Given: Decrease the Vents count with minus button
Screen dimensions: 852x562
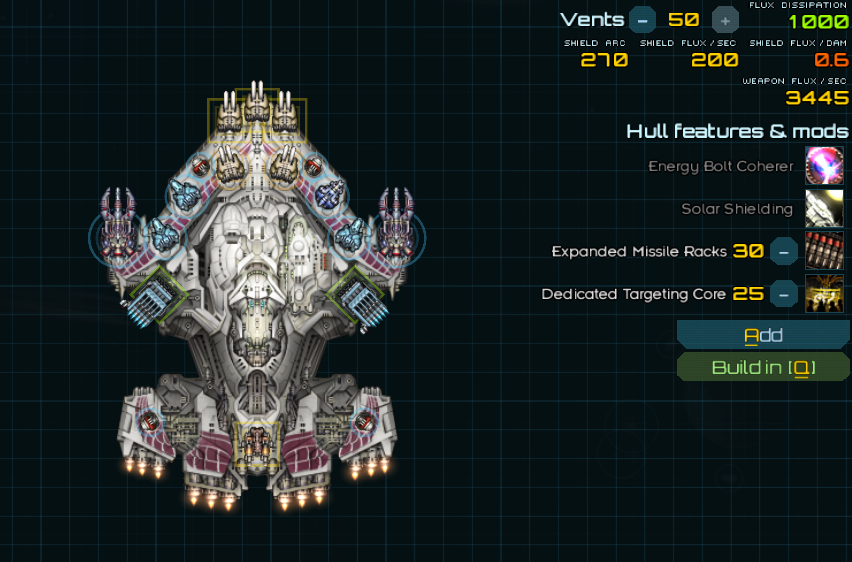Looking at the screenshot, I should (x=643, y=19).
